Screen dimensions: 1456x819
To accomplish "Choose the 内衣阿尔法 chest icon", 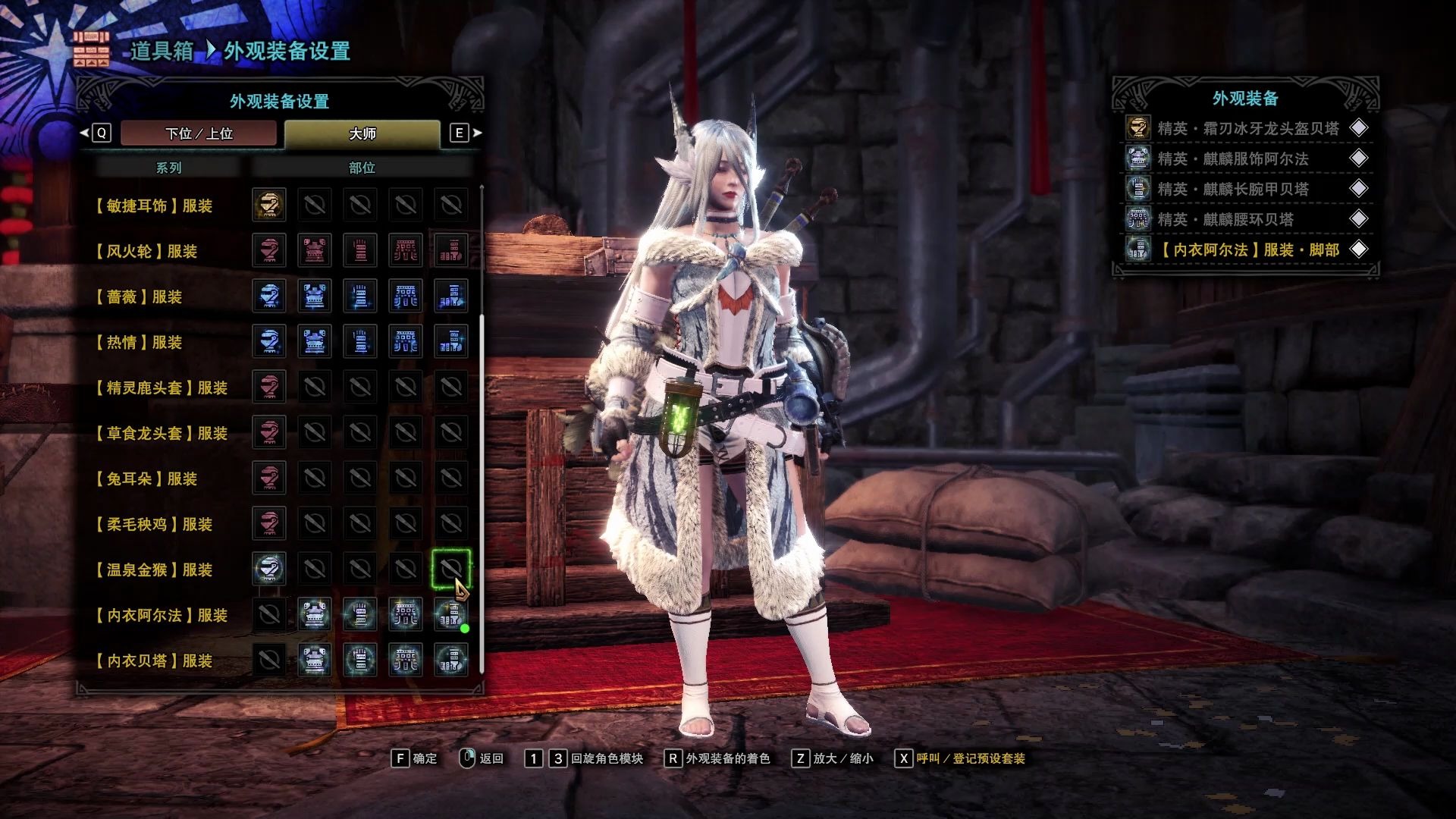I will point(314,614).
